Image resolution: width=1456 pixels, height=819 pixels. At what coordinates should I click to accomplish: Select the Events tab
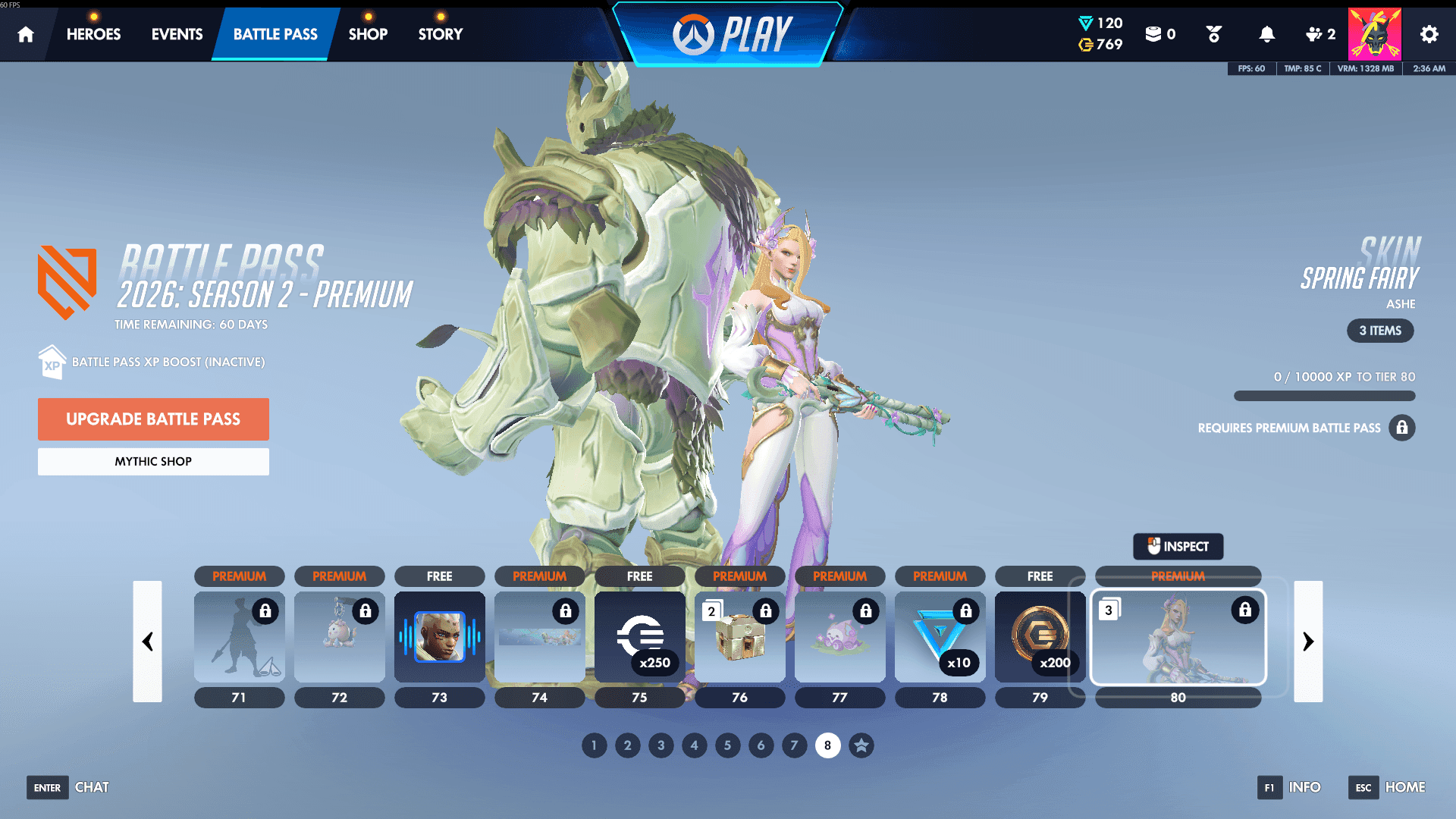177,33
